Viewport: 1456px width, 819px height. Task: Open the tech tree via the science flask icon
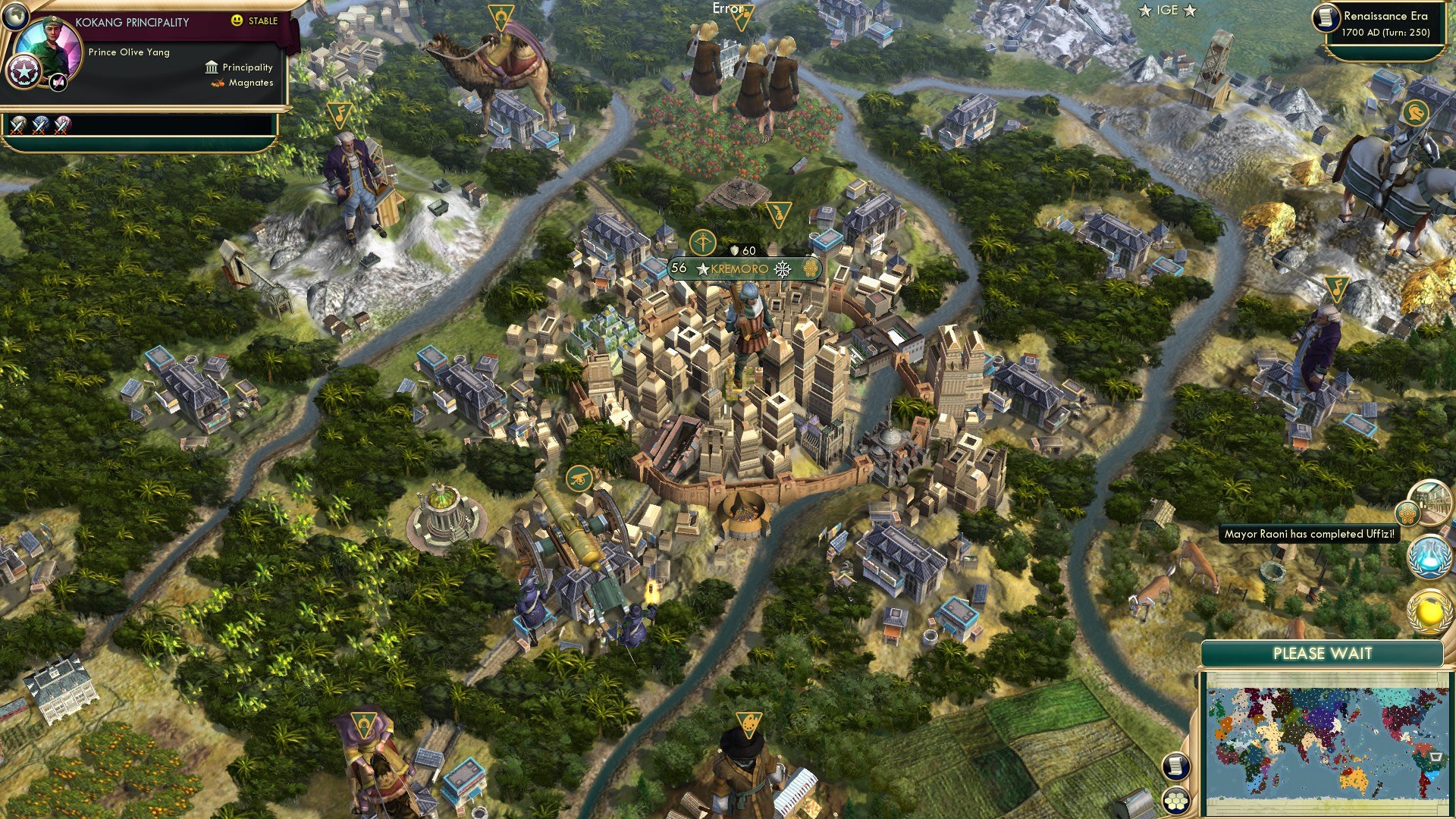[1430, 557]
